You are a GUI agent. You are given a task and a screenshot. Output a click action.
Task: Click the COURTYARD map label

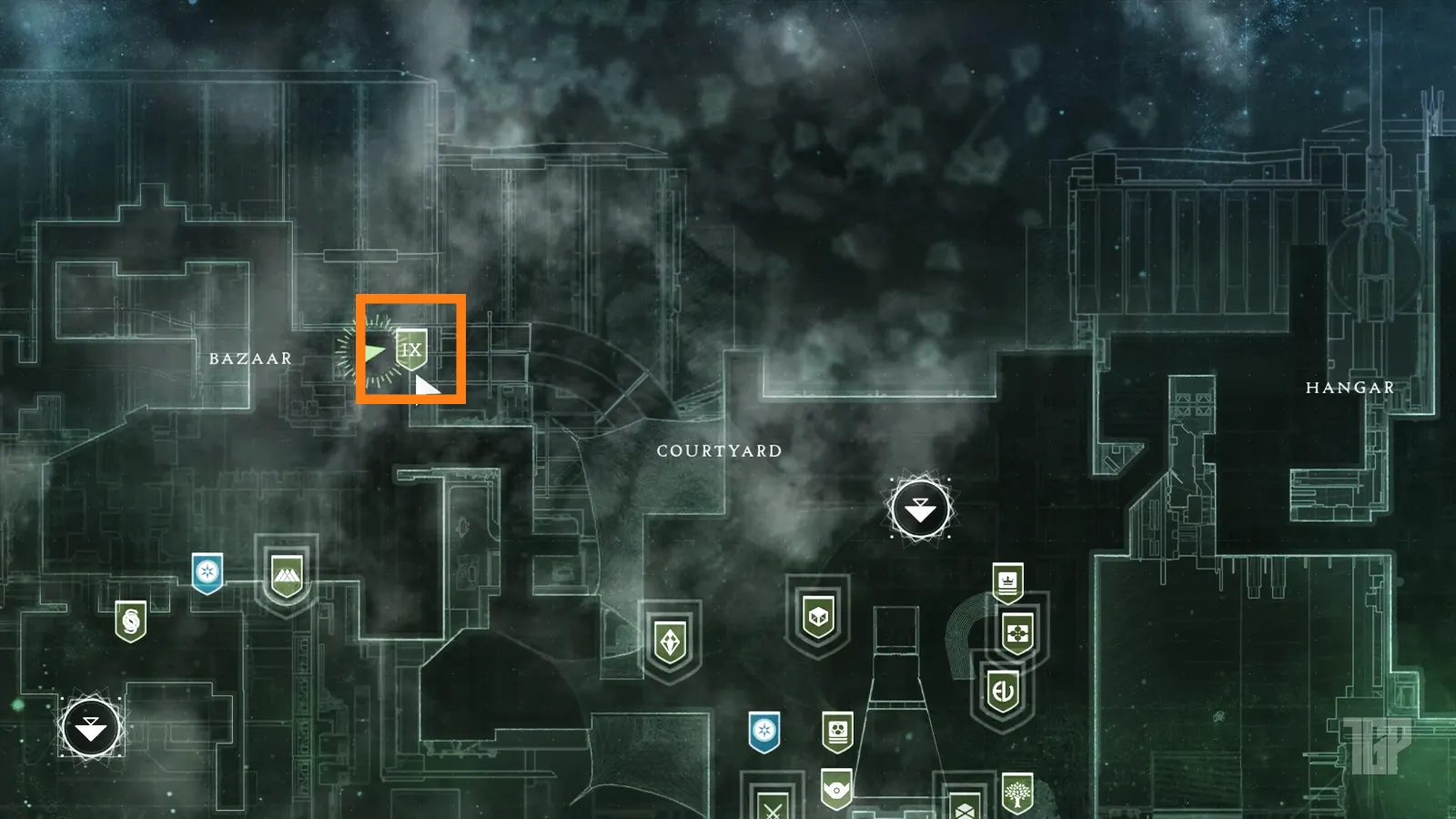point(718,450)
